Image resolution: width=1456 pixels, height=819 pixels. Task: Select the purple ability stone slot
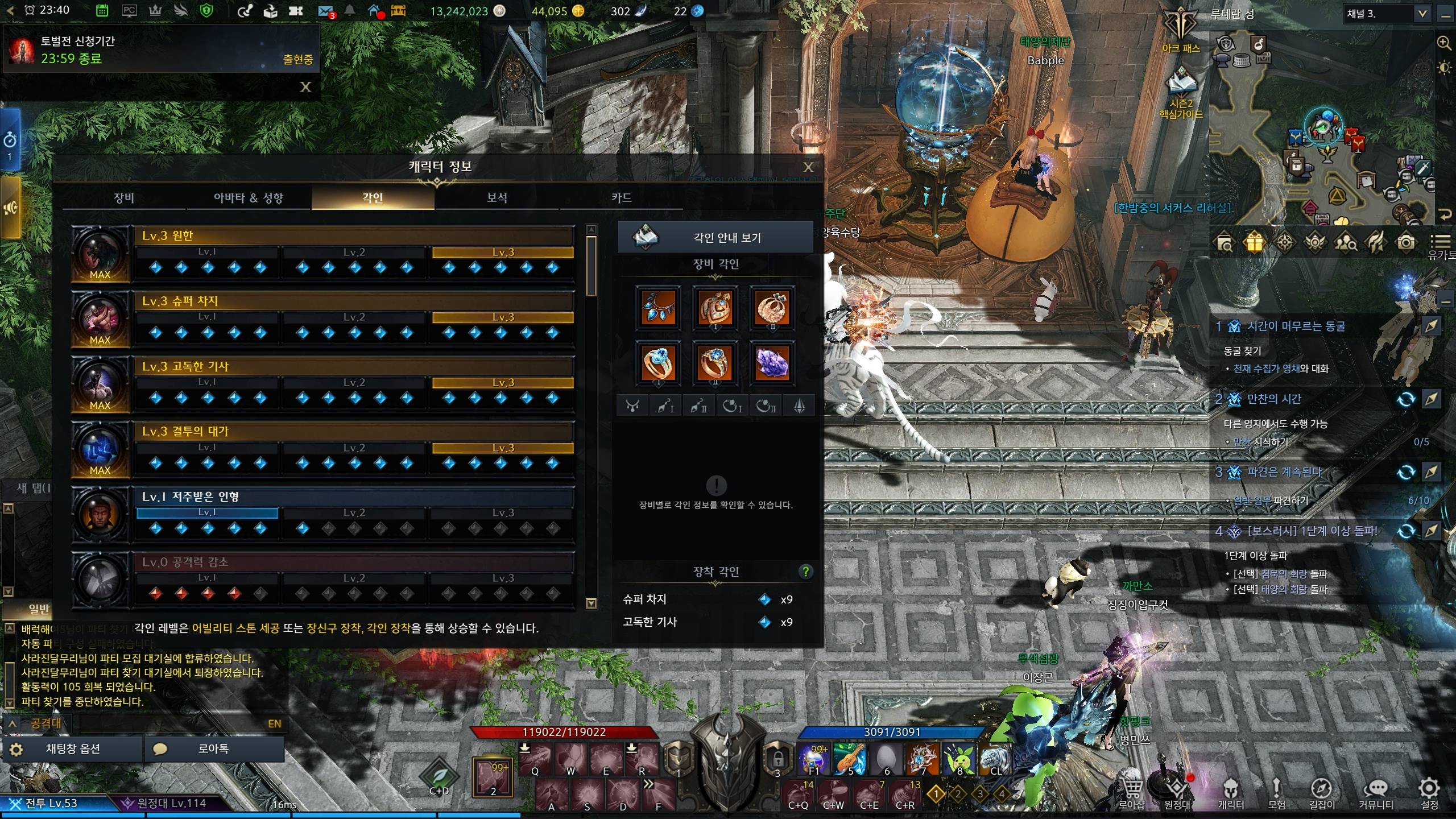tap(772, 362)
